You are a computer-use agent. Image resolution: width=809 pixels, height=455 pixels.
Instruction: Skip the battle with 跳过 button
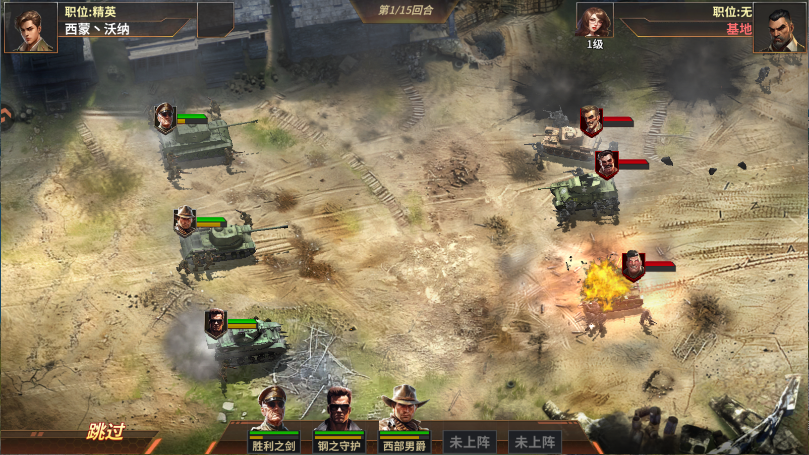(105, 433)
